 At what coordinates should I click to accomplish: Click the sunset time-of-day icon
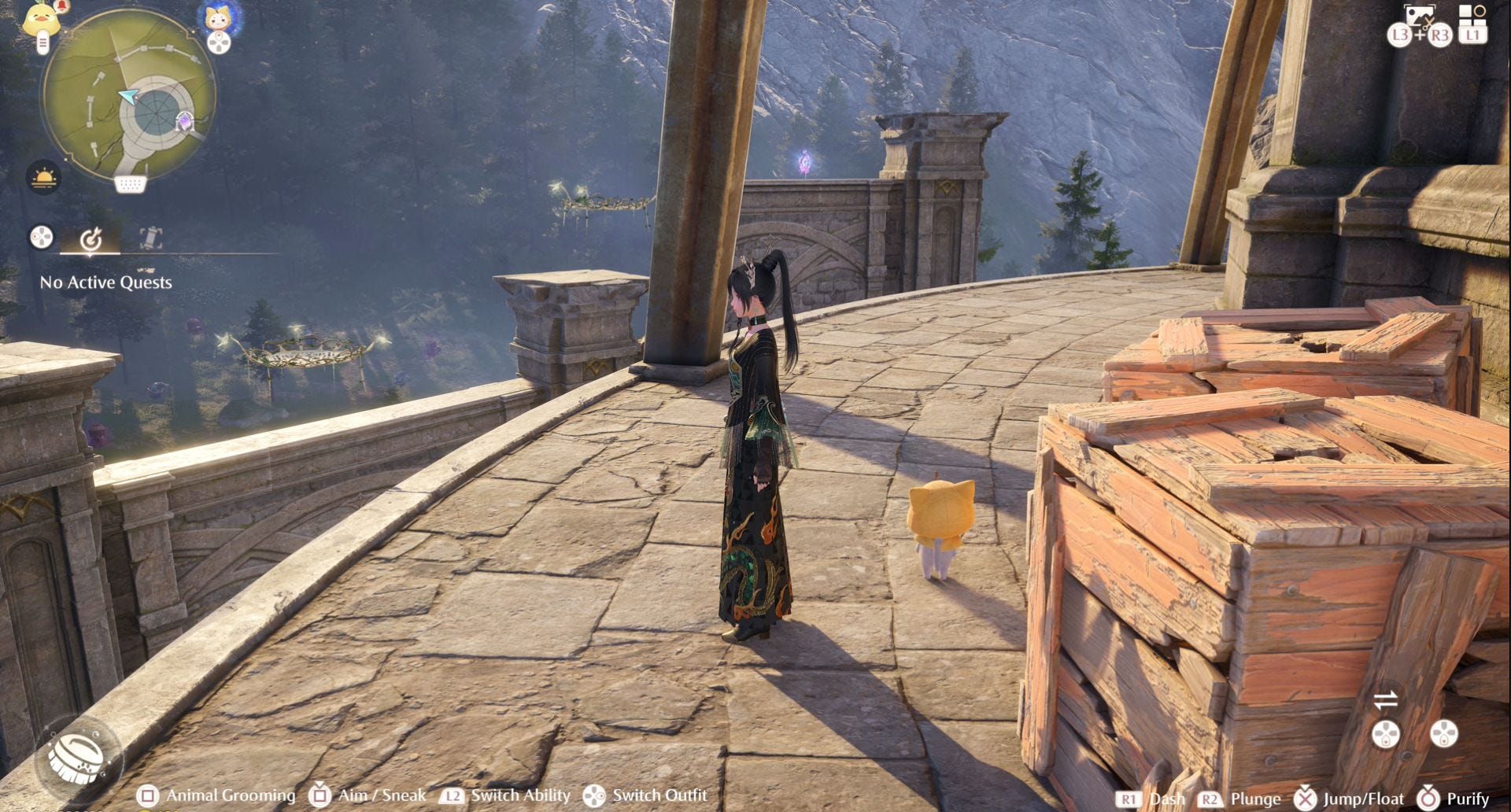pyautogui.click(x=43, y=177)
